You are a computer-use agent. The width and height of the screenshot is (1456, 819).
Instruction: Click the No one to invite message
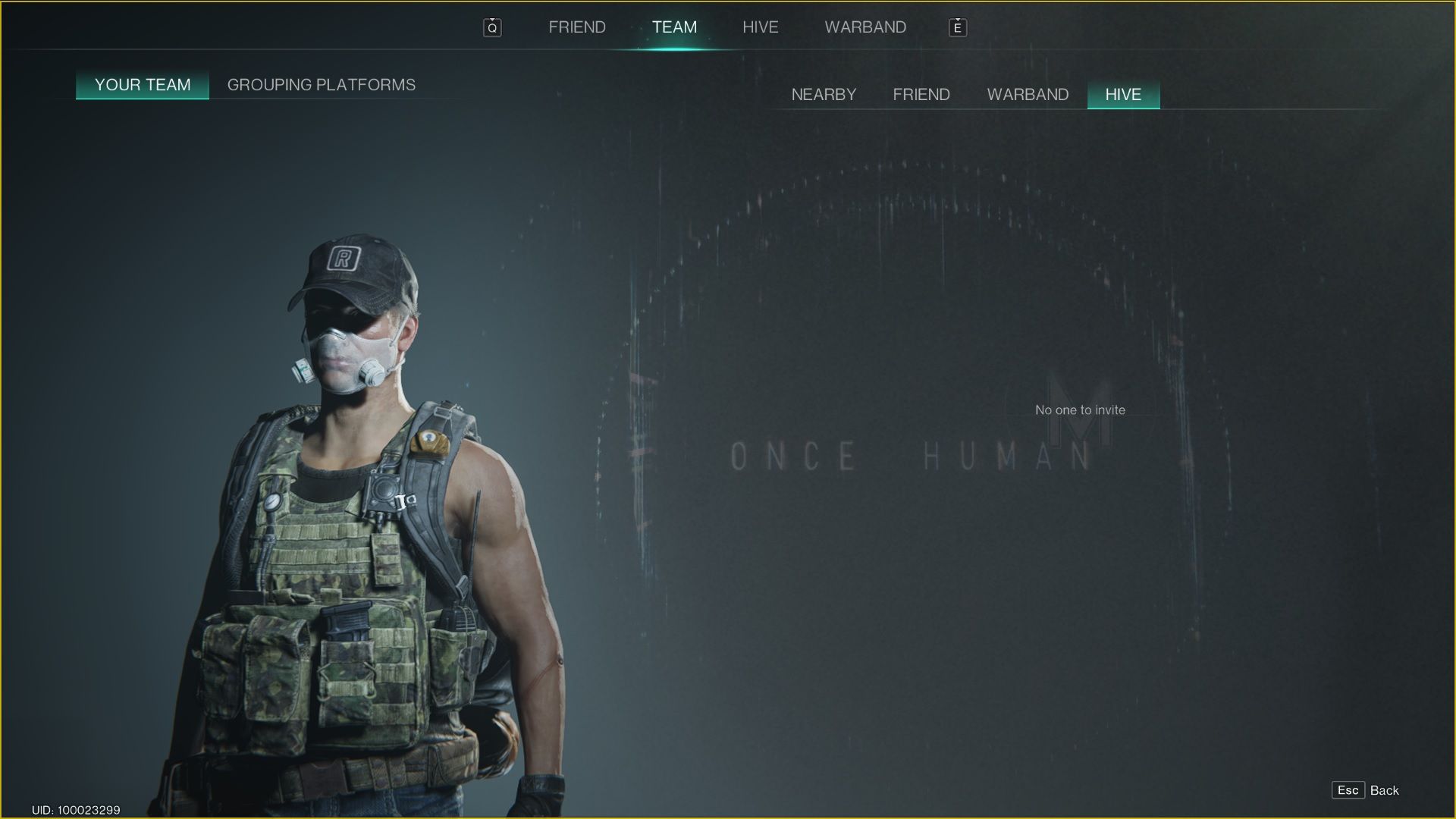click(x=1080, y=409)
